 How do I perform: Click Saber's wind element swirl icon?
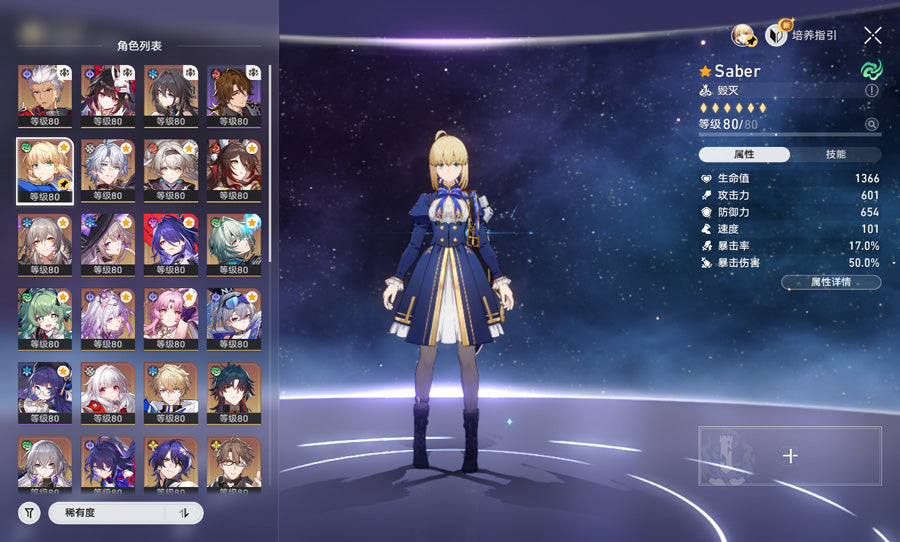pos(871,71)
